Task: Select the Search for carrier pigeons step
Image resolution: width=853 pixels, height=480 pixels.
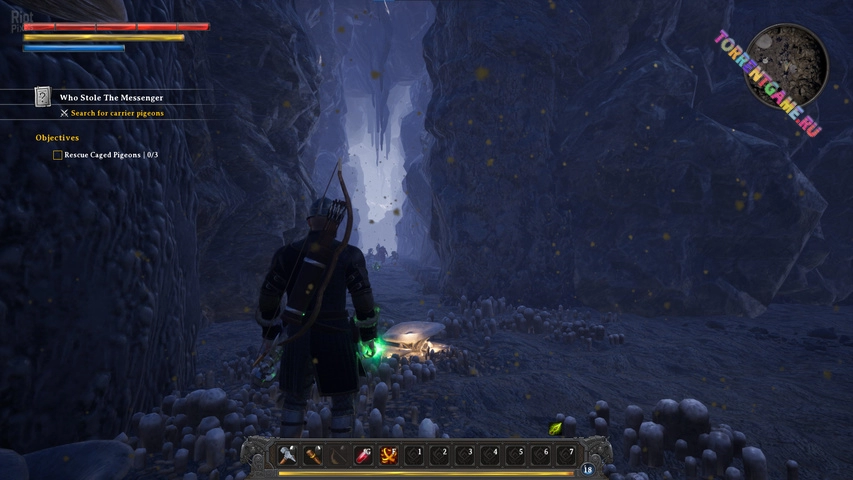Action: (117, 113)
